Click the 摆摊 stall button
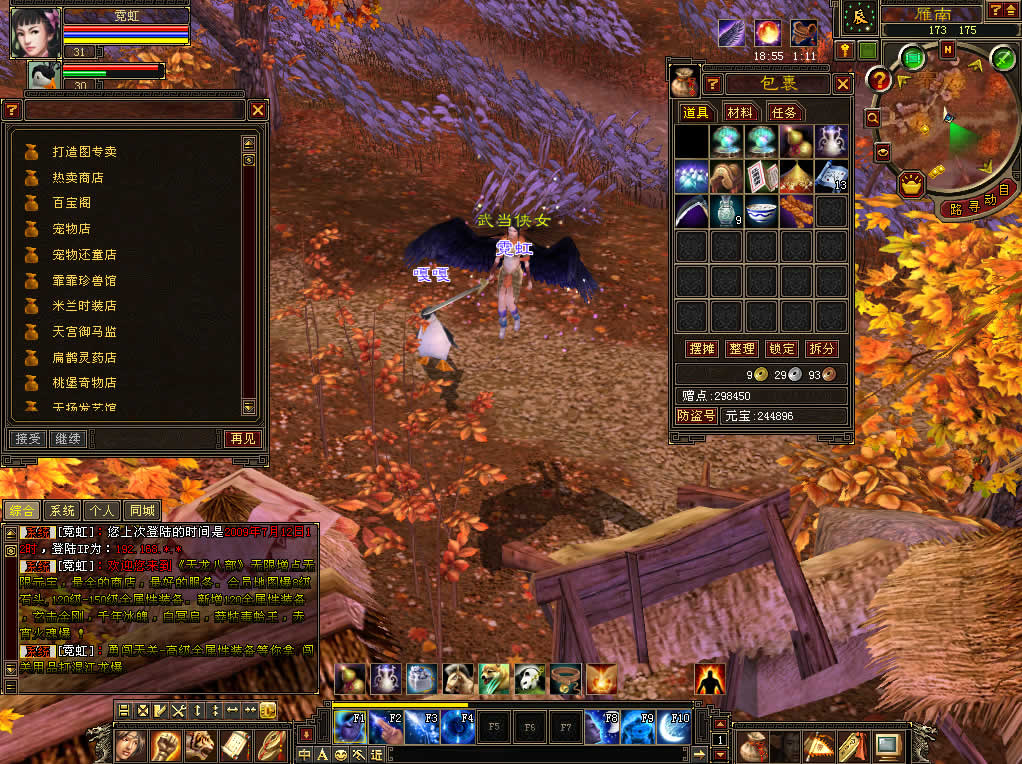 [x=702, y=349]
